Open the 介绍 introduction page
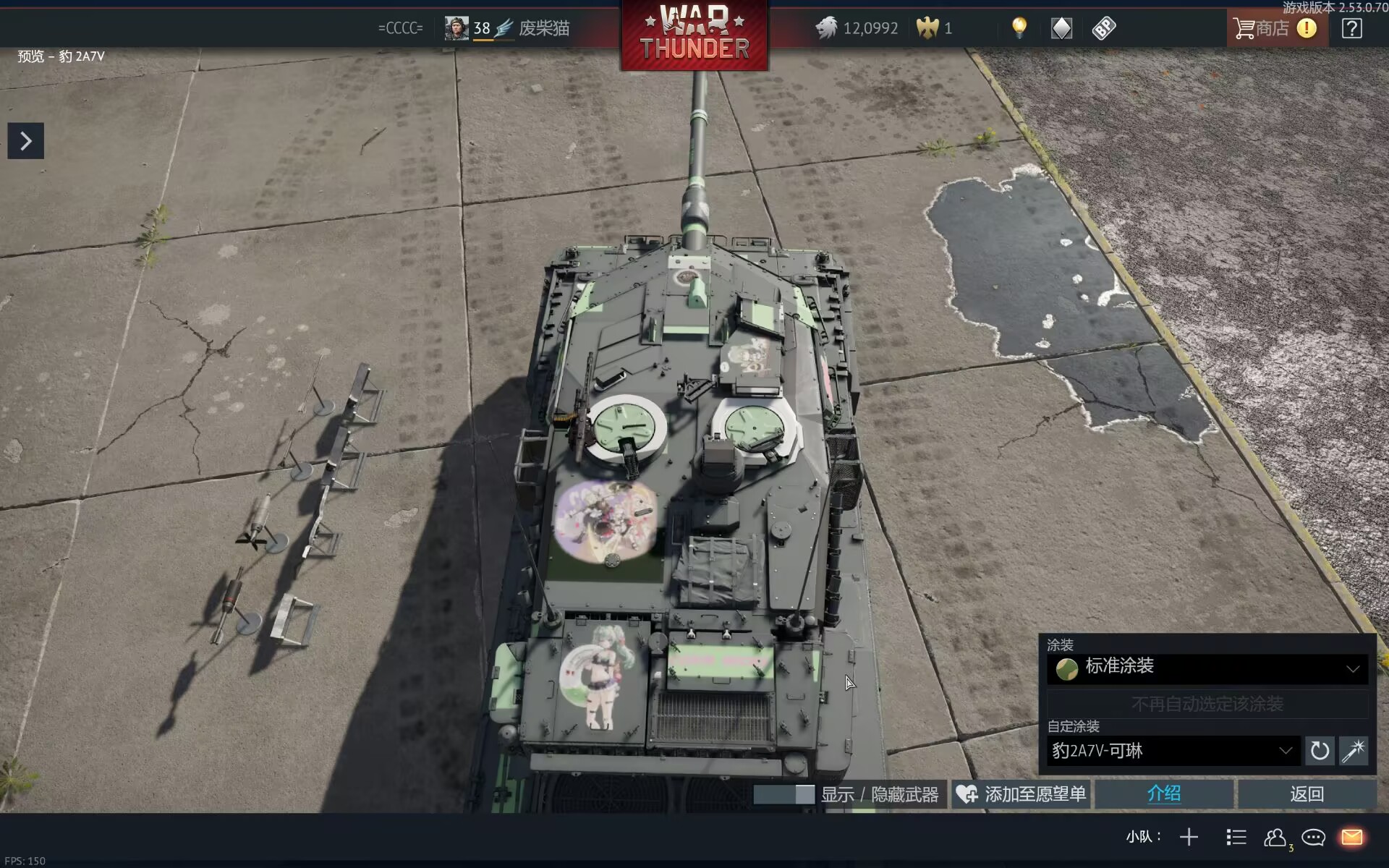The image size is (1389, 868). [x=1163, y=794]
